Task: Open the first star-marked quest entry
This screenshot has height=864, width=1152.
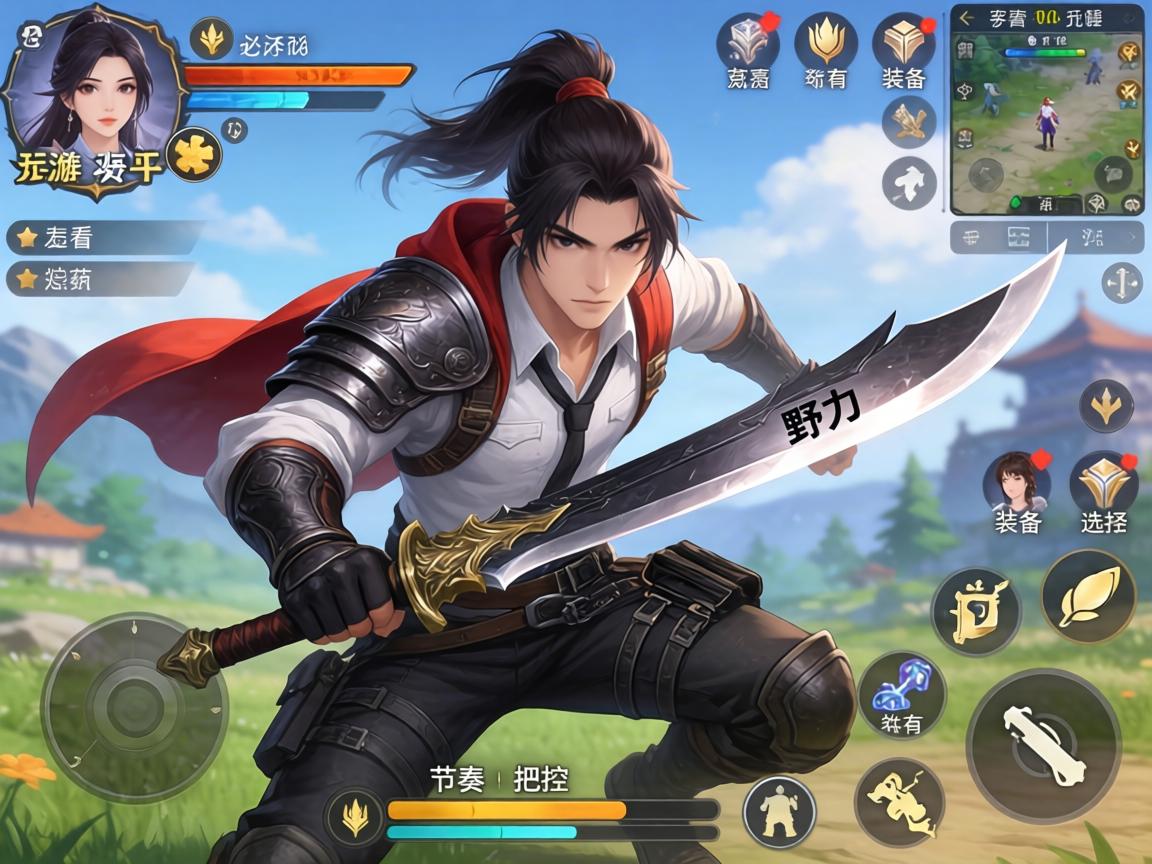Action: tap(100, 238)
